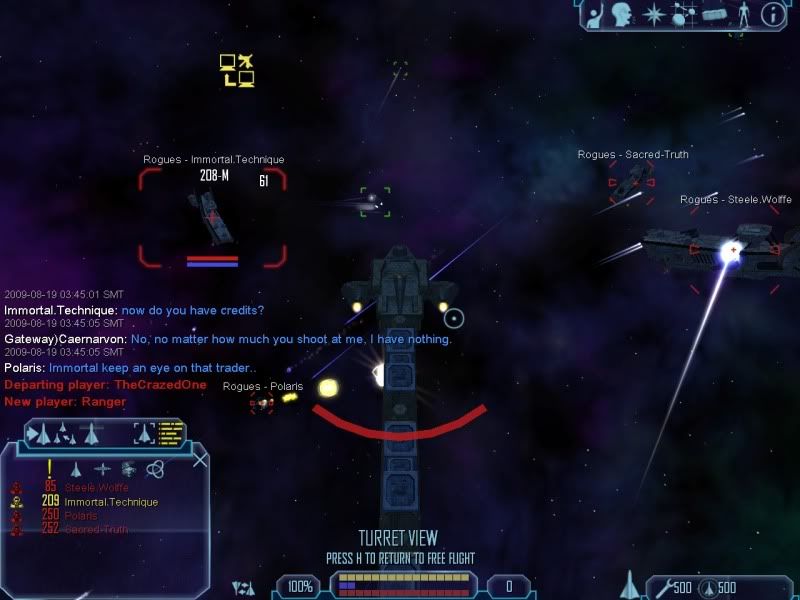Screen dimensions: 800x600
Task: Open the player status figure icon
Action: (742, 14)
